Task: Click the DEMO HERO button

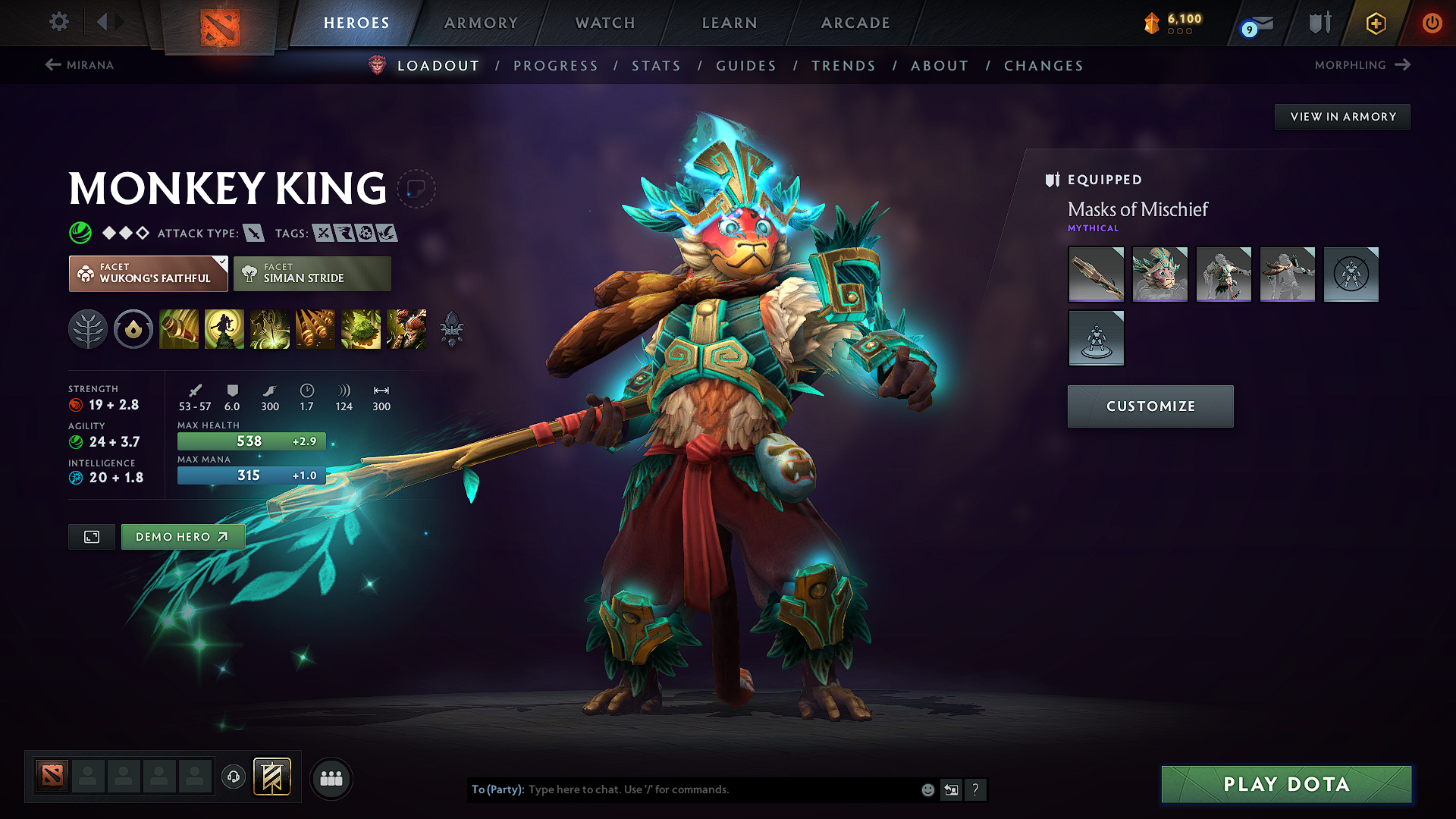Action: (x=182, y=536)
